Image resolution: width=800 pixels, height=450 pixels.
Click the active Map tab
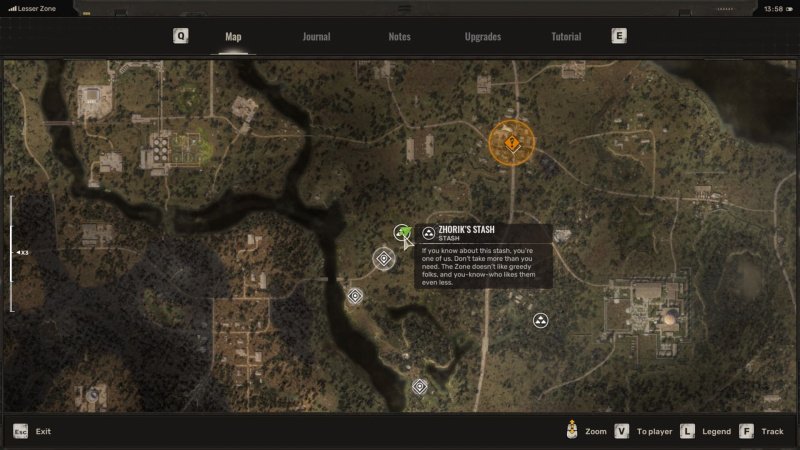tap(233, 37)
